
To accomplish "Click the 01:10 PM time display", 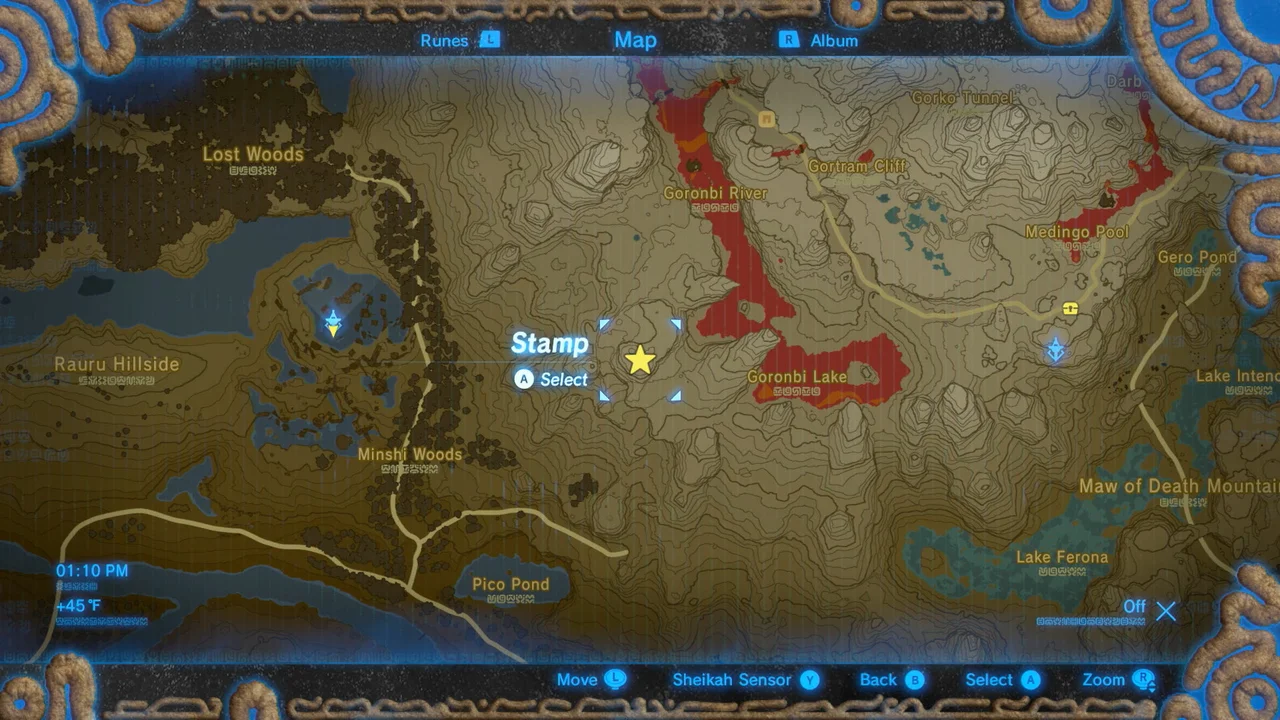I will point(92,570).
